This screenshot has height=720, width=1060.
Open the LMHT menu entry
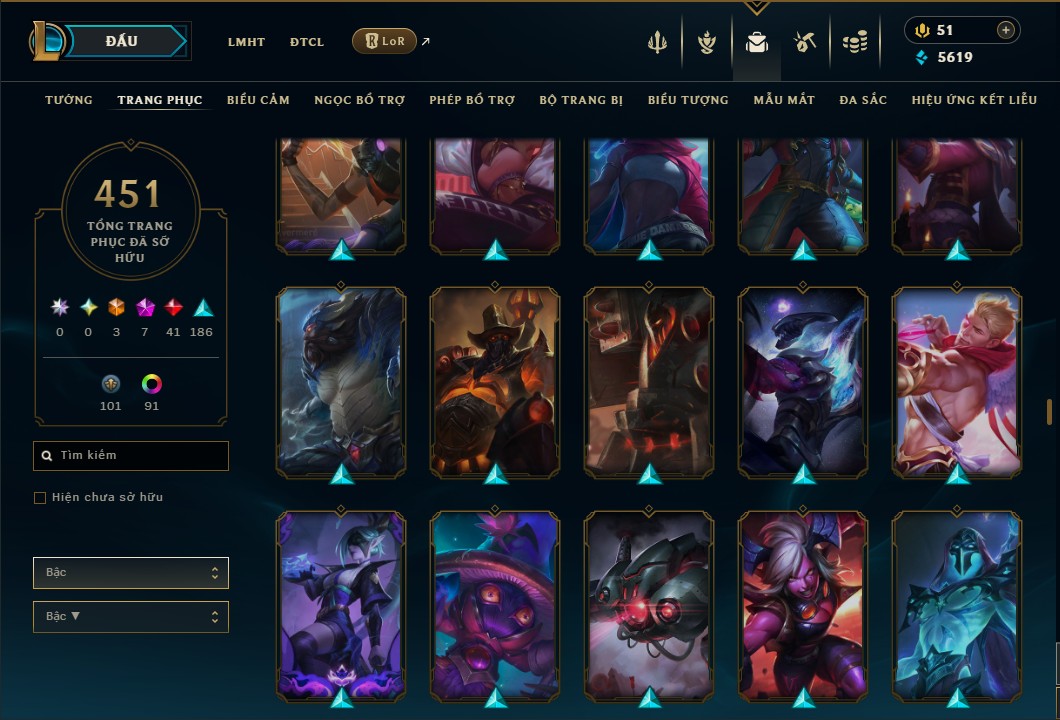(x=246, y=42)
